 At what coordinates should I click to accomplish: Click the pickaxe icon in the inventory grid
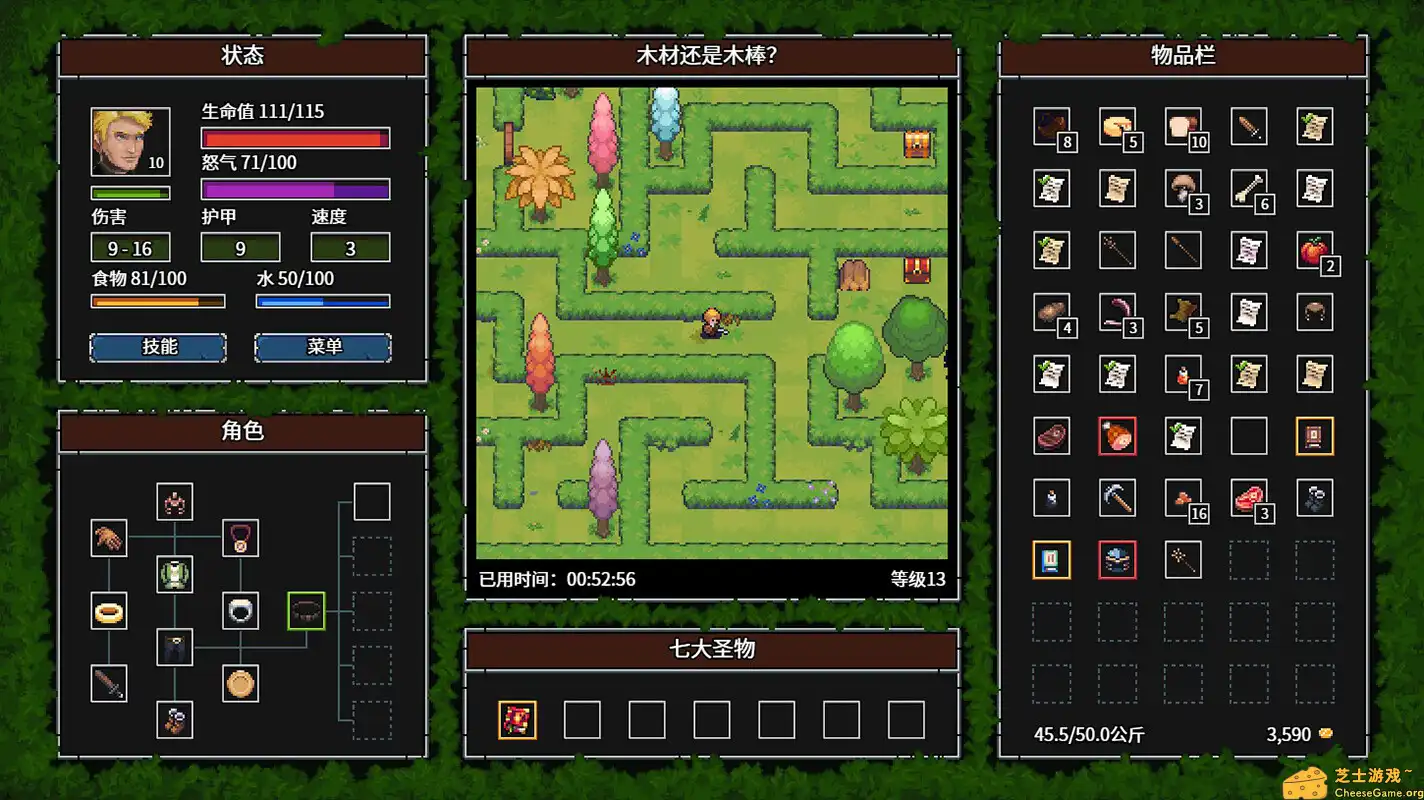click(x=1117, y=499)
